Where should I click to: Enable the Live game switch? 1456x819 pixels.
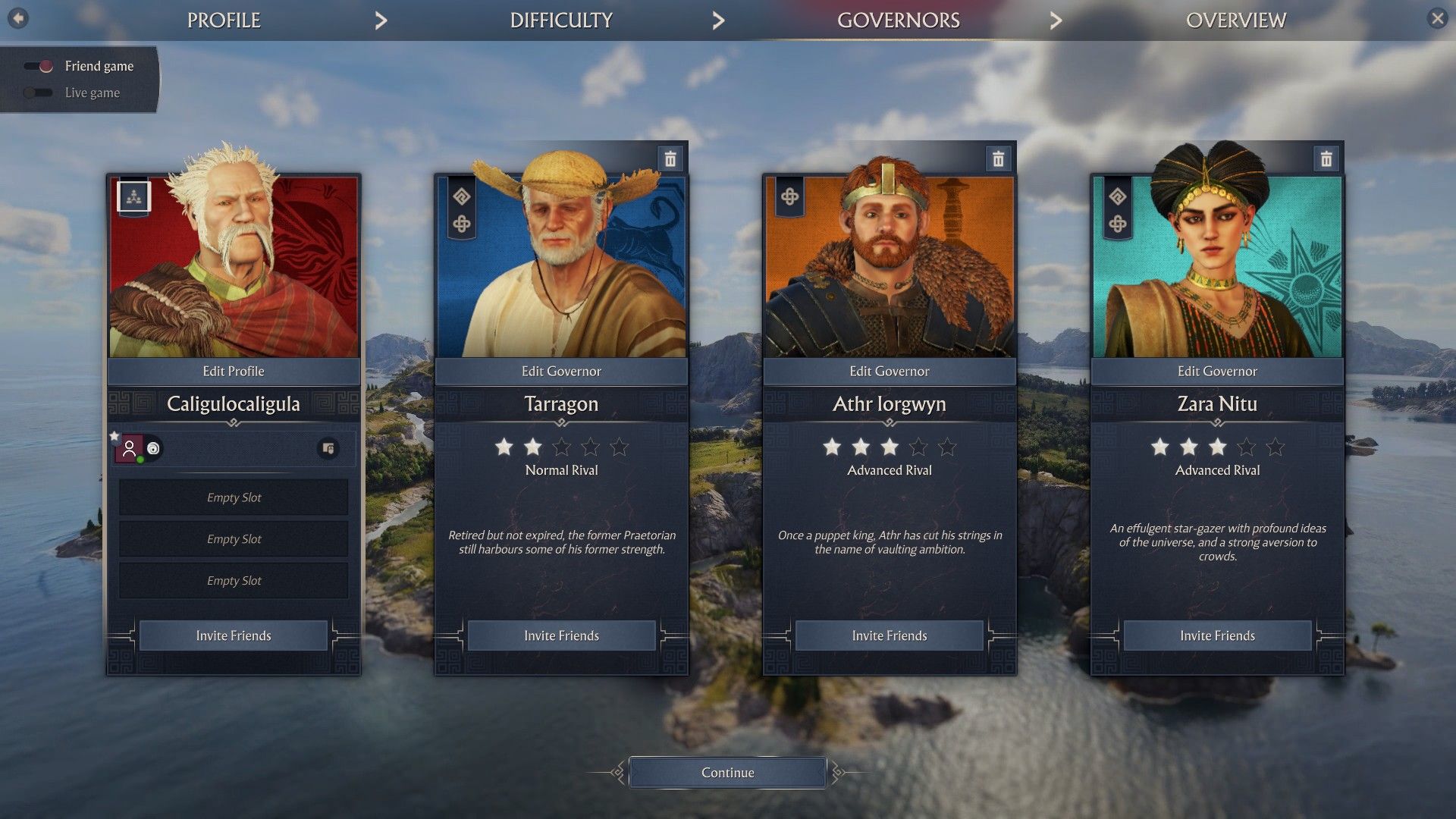[39, 93]
